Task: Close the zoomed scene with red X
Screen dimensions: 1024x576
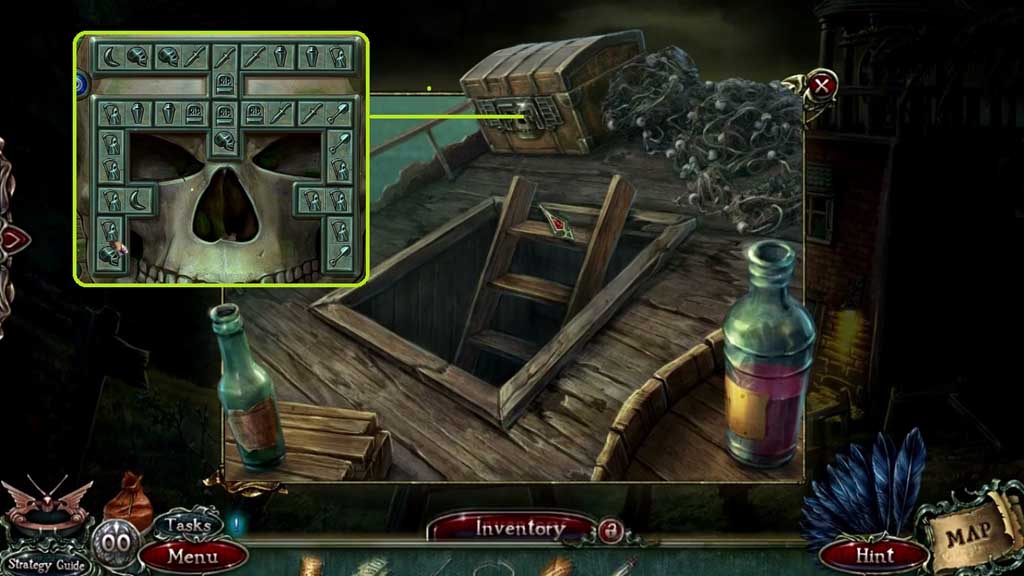Action: pos(822,84)
